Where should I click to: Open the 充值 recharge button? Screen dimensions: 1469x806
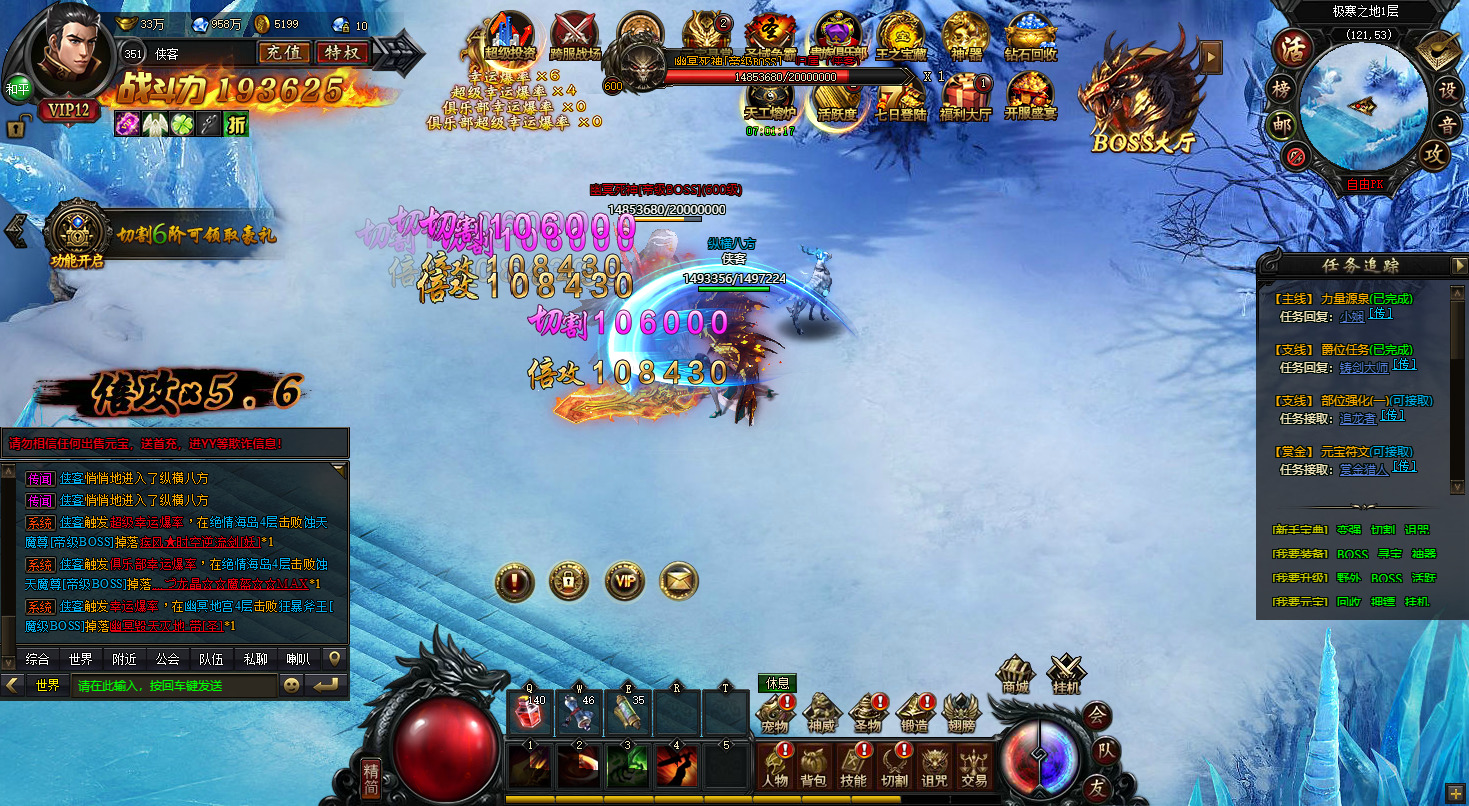coord(284,52)
